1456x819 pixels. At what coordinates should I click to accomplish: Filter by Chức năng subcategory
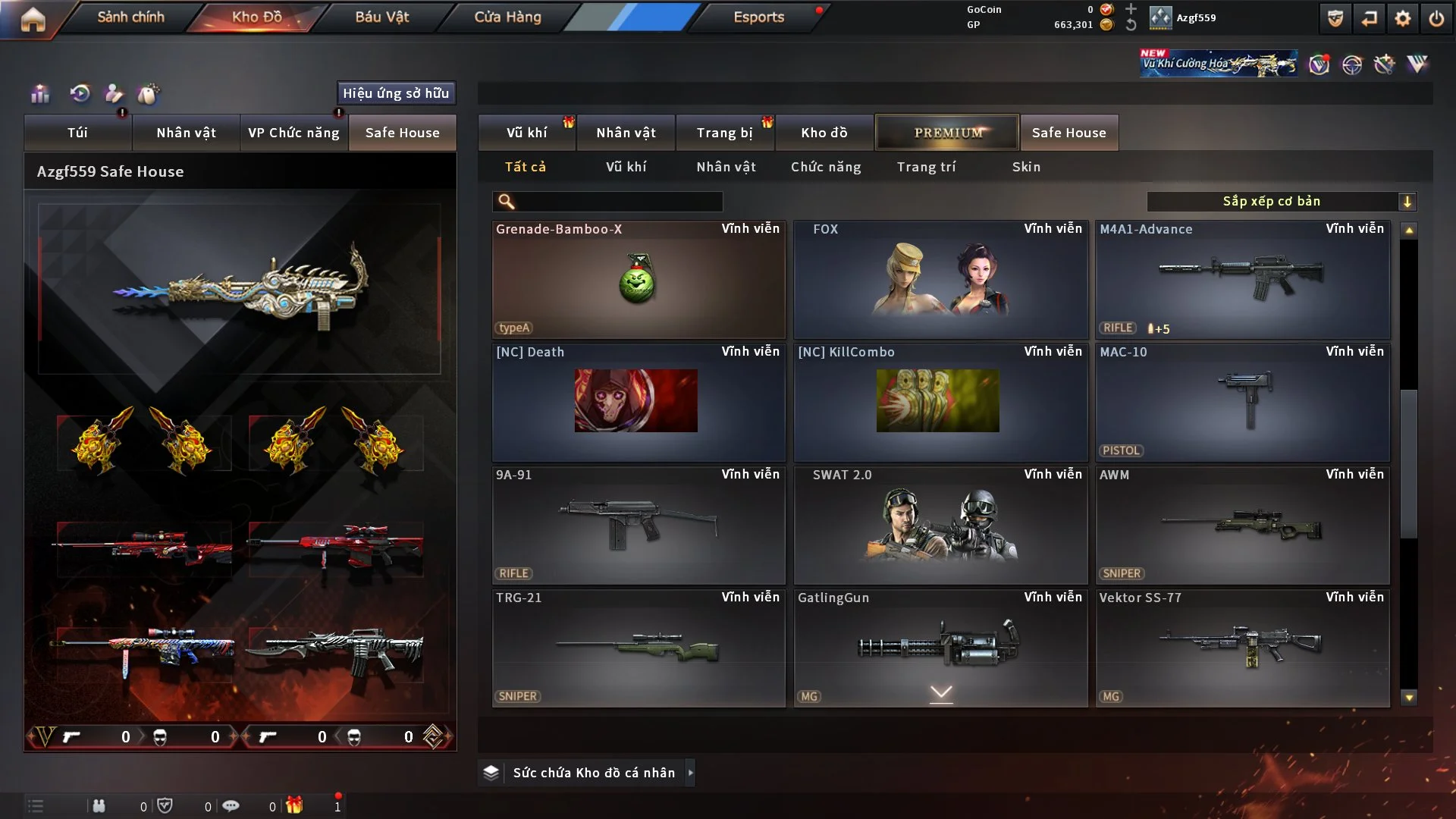(x=826, y=167)
